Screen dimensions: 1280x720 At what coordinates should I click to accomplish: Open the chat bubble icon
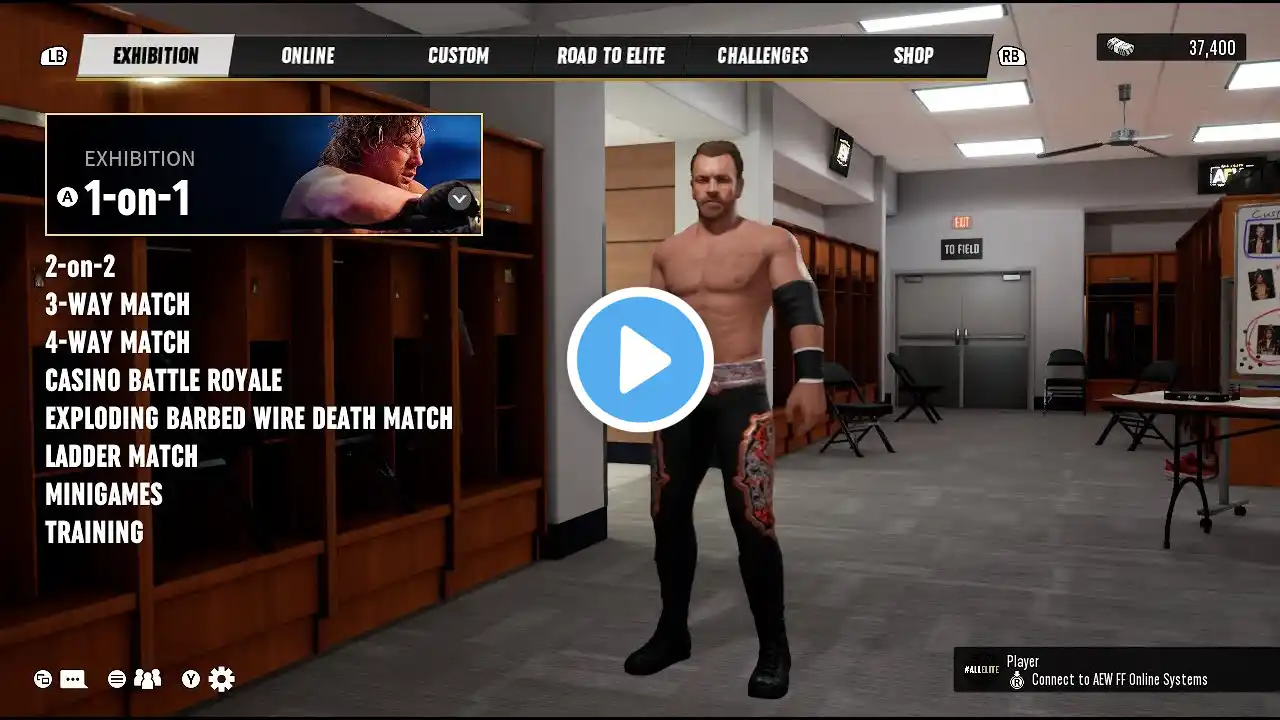click(x=73, y=680)
